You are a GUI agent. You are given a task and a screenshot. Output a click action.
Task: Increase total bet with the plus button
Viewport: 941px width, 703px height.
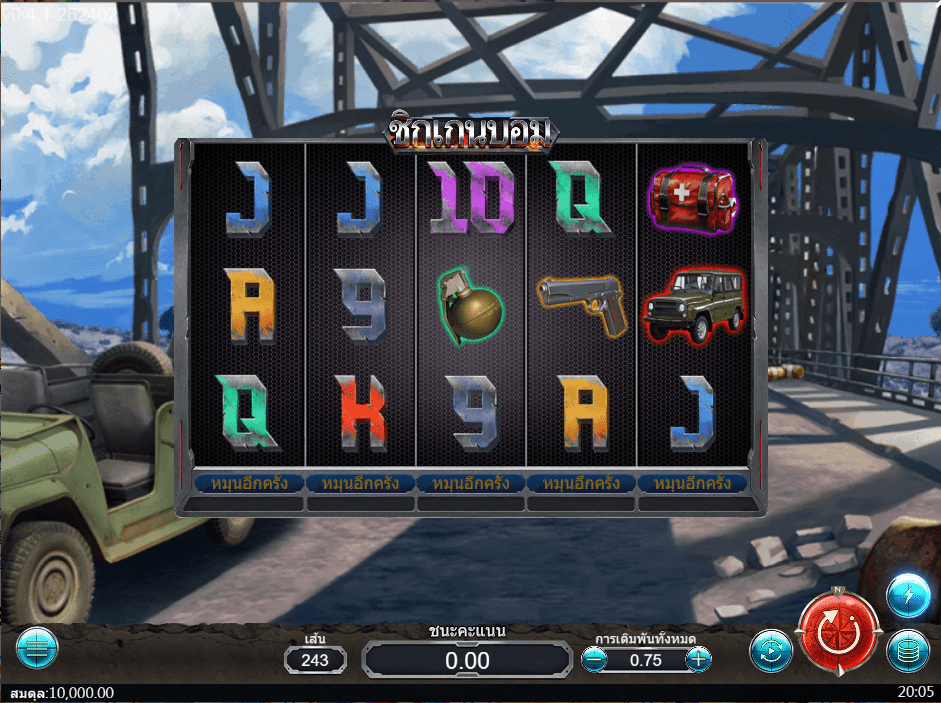(699, 659)
